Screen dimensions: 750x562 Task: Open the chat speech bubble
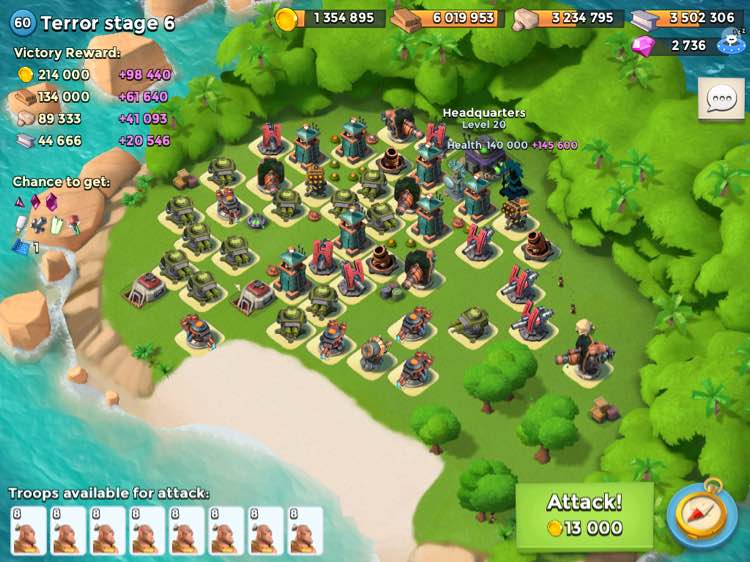click(720, 99)
